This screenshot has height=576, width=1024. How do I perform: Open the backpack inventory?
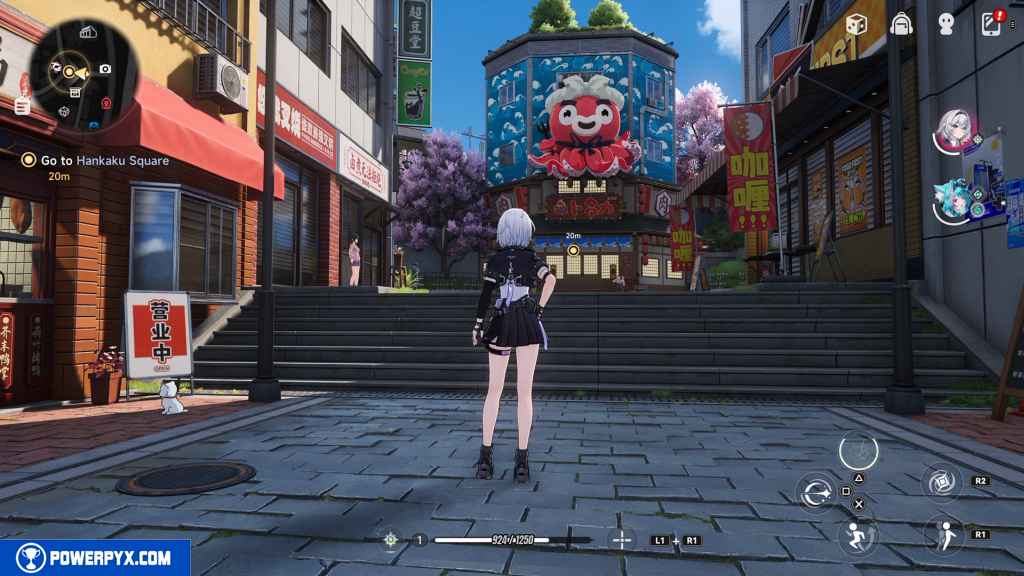901,24
